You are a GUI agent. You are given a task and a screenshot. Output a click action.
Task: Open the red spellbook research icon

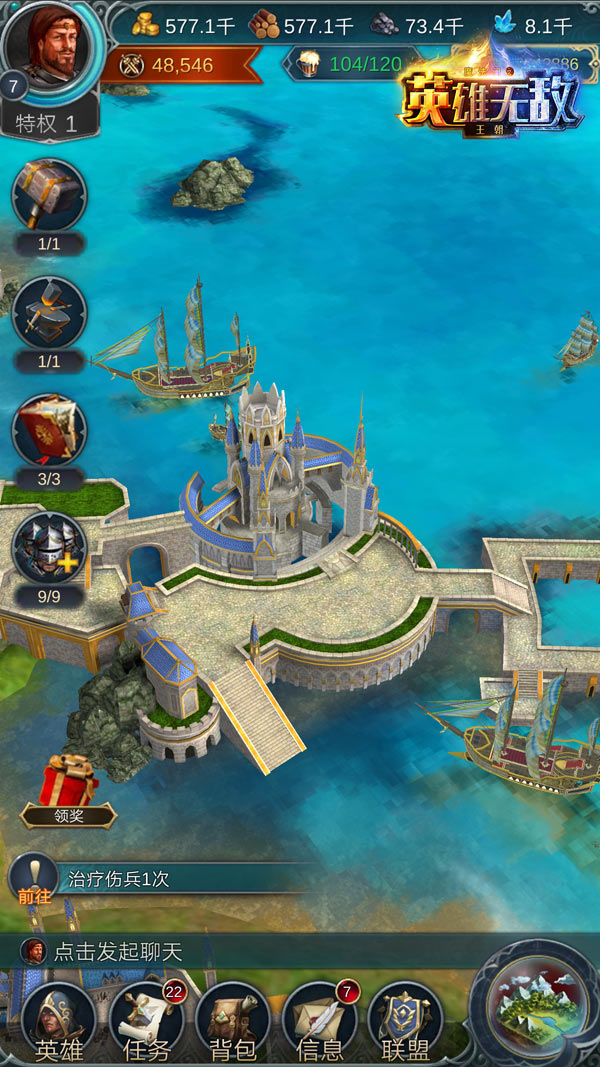coord(49,430)
